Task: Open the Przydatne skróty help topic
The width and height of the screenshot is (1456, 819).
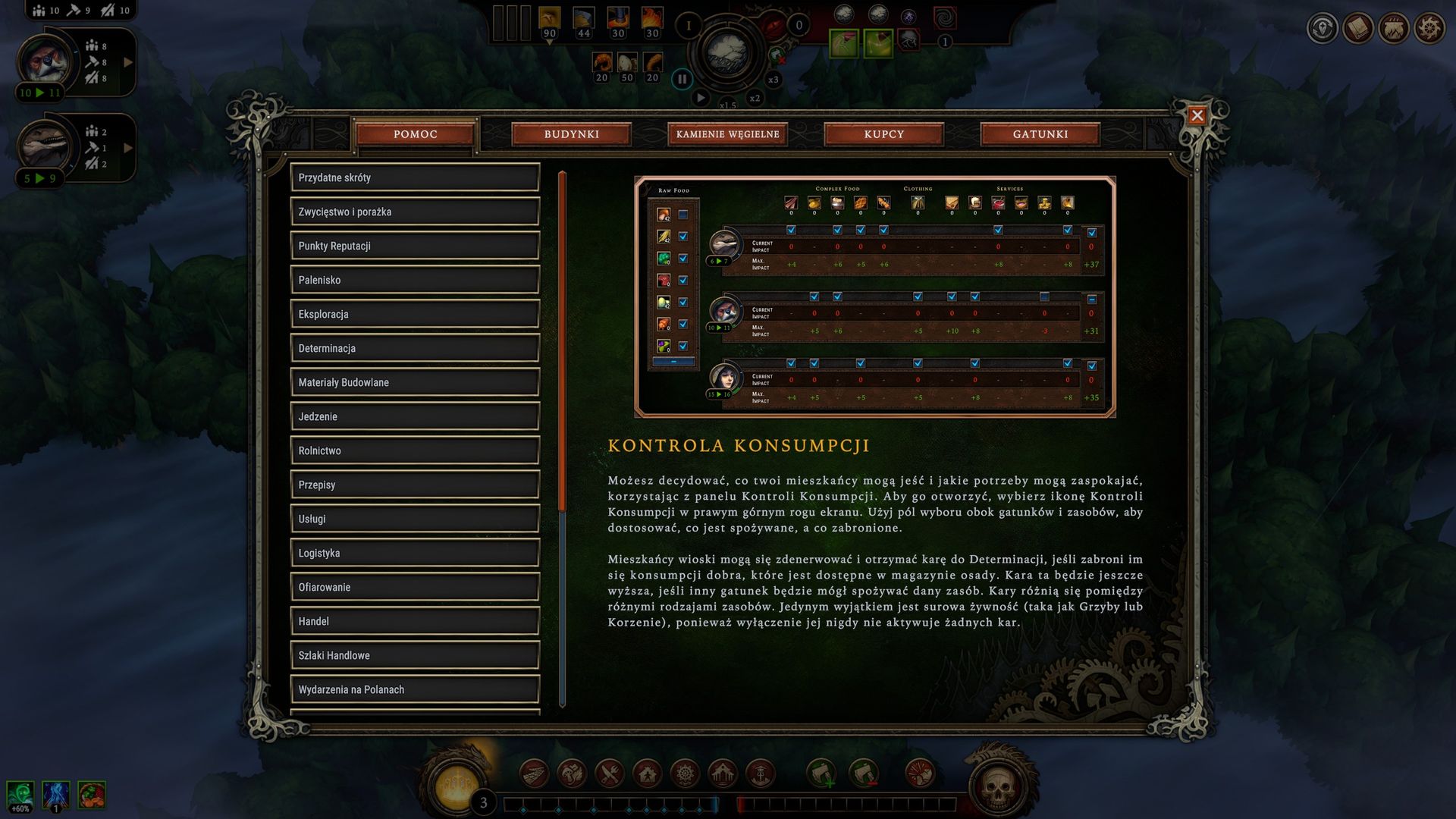Action: pyautogui.click(x=415, y=177)
